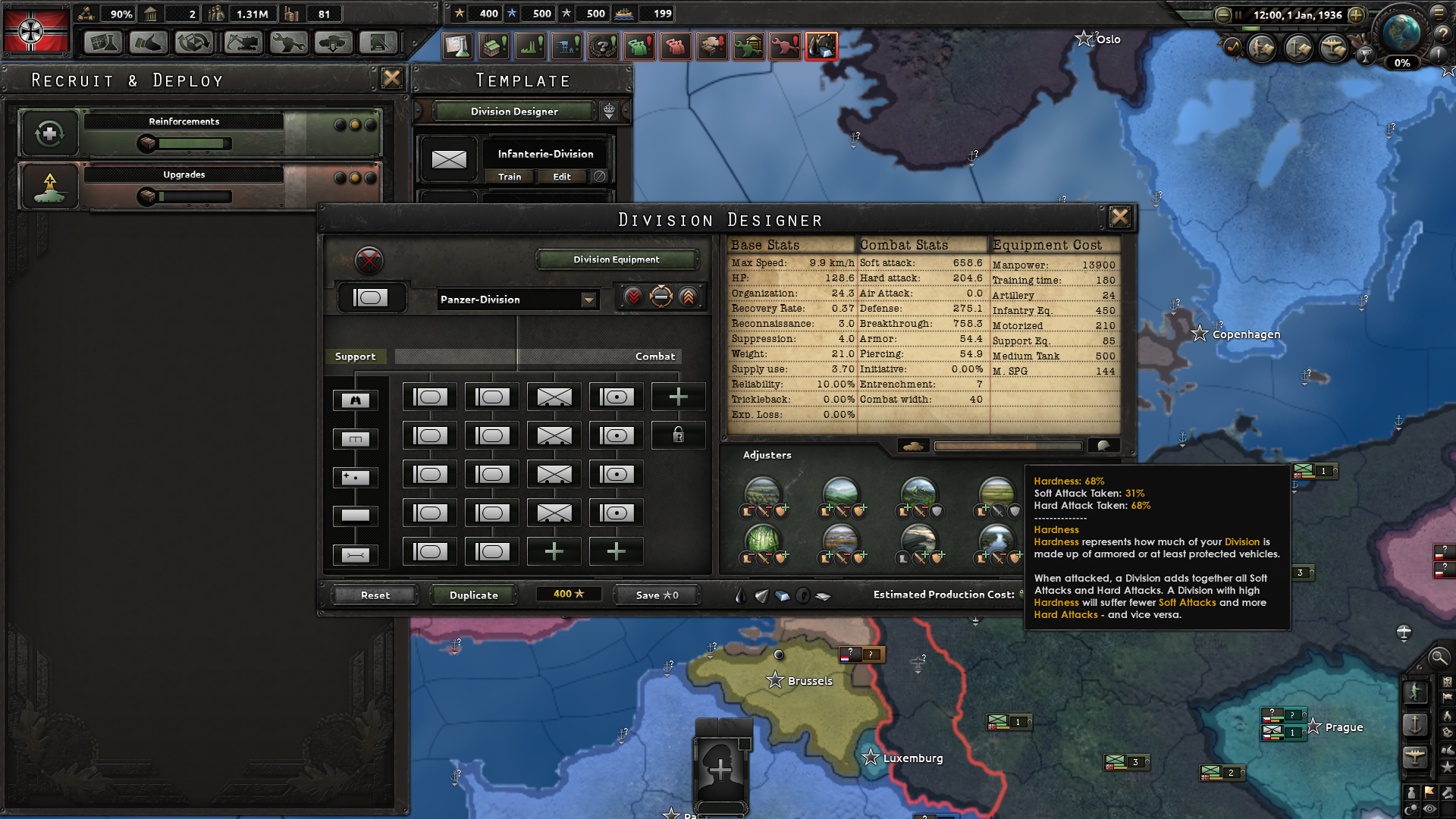Unlock the padlocked brigade slot
The height and width of the screenshot is (819, 1456).
pos(678,435)
